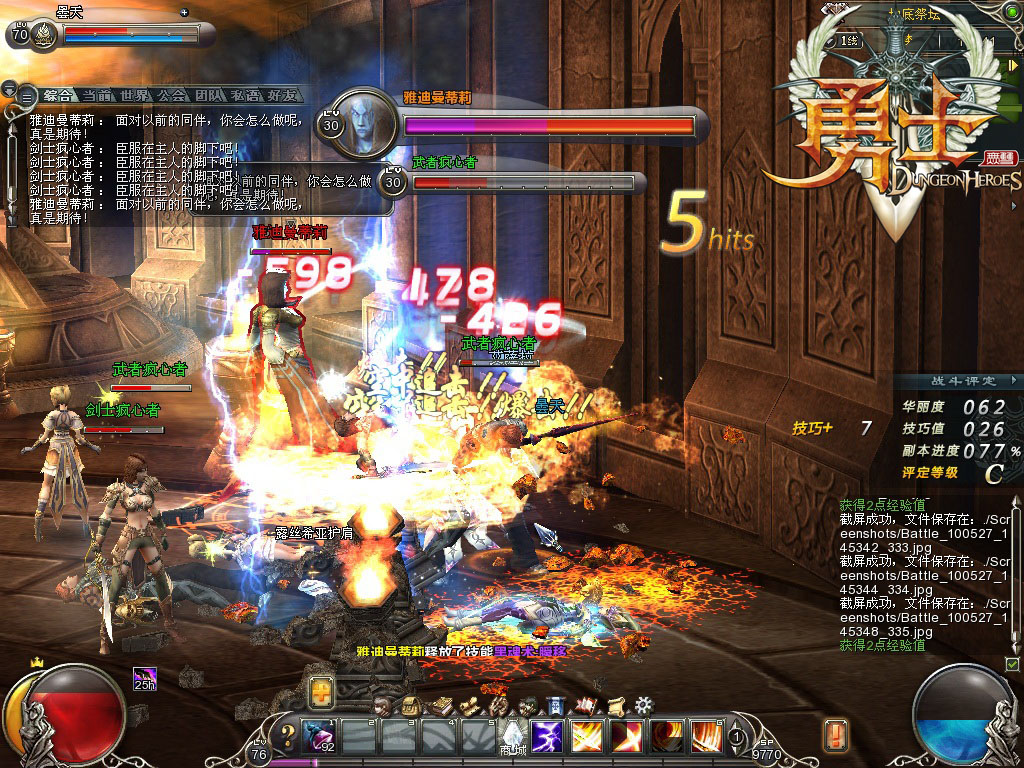Select the 世界 chat tab
Image resolution: width=1024 pixels, height=768 pixels.
click(x=135, y=96)
